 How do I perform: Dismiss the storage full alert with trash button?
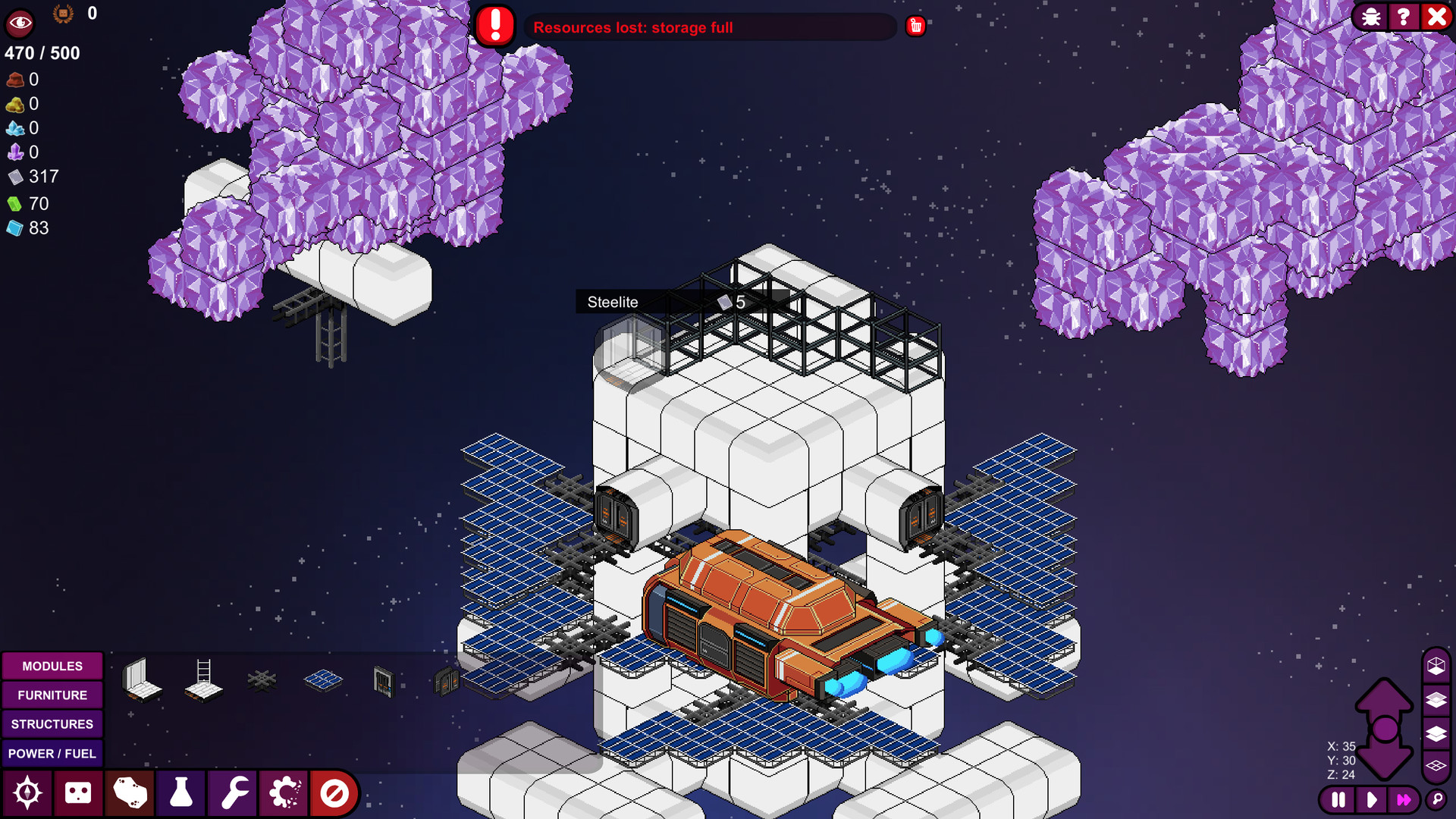(x=915, y=25)
